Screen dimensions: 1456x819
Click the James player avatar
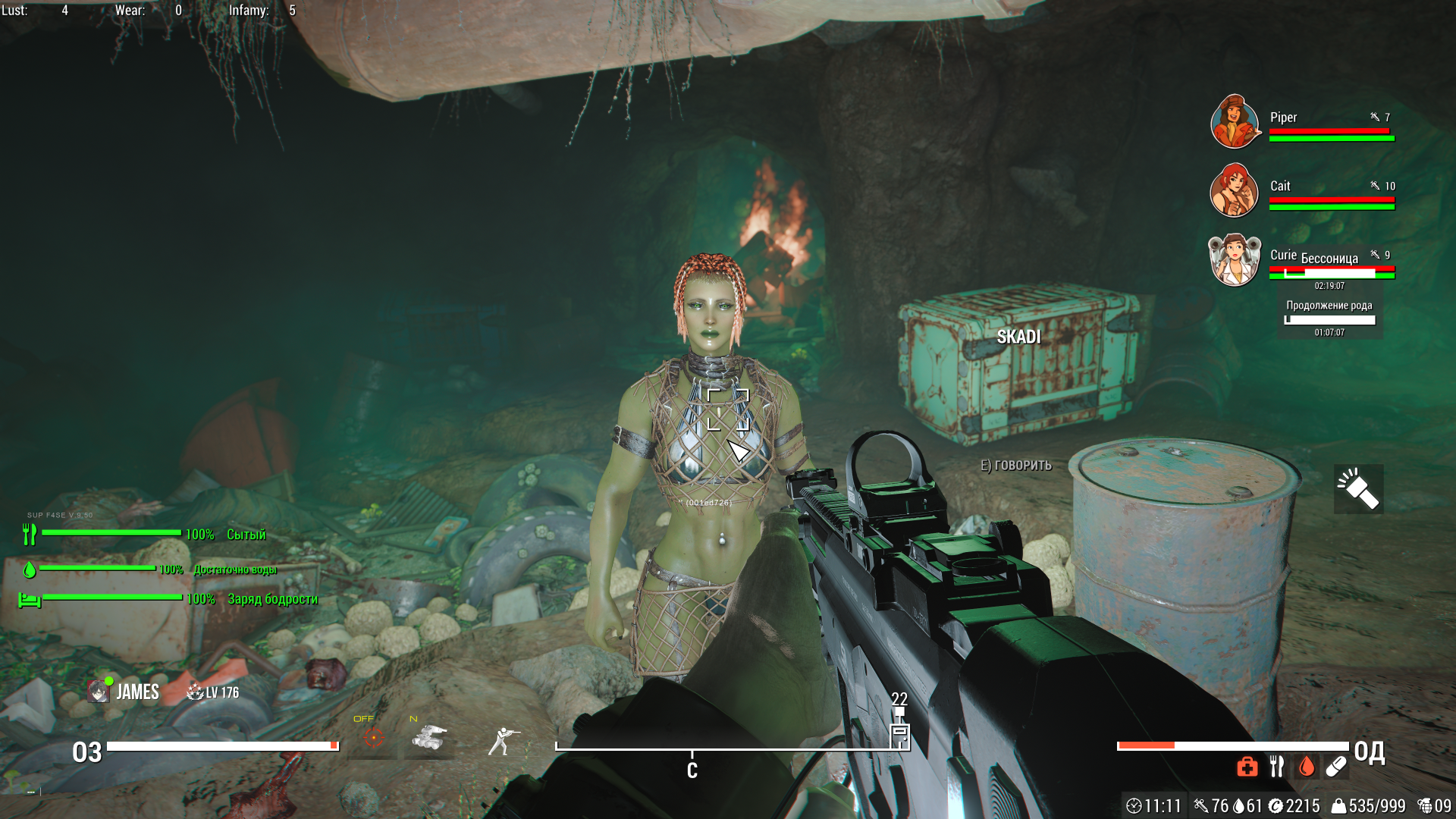[x=99, y=692]
